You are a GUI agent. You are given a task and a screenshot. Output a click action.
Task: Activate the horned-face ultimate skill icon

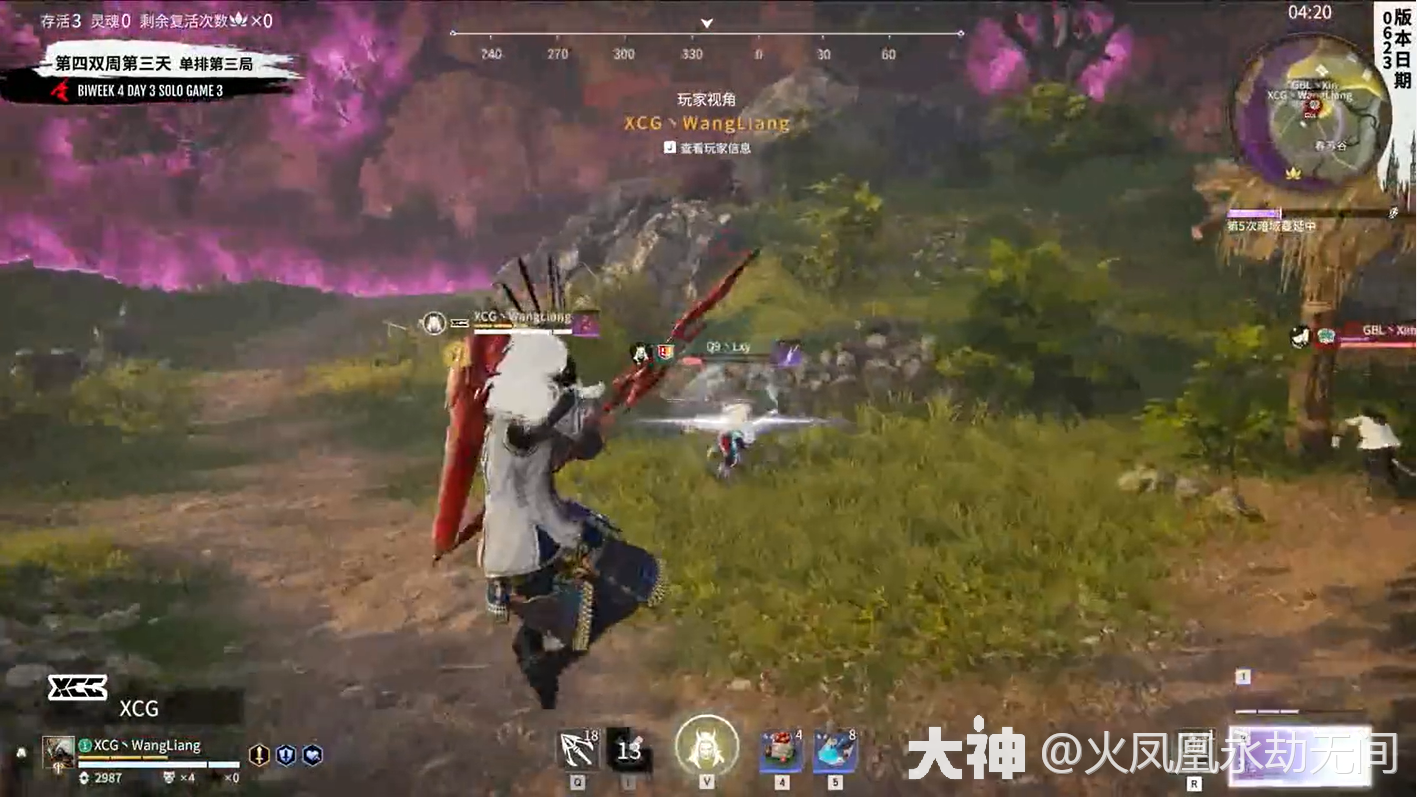tap(707, 746)
